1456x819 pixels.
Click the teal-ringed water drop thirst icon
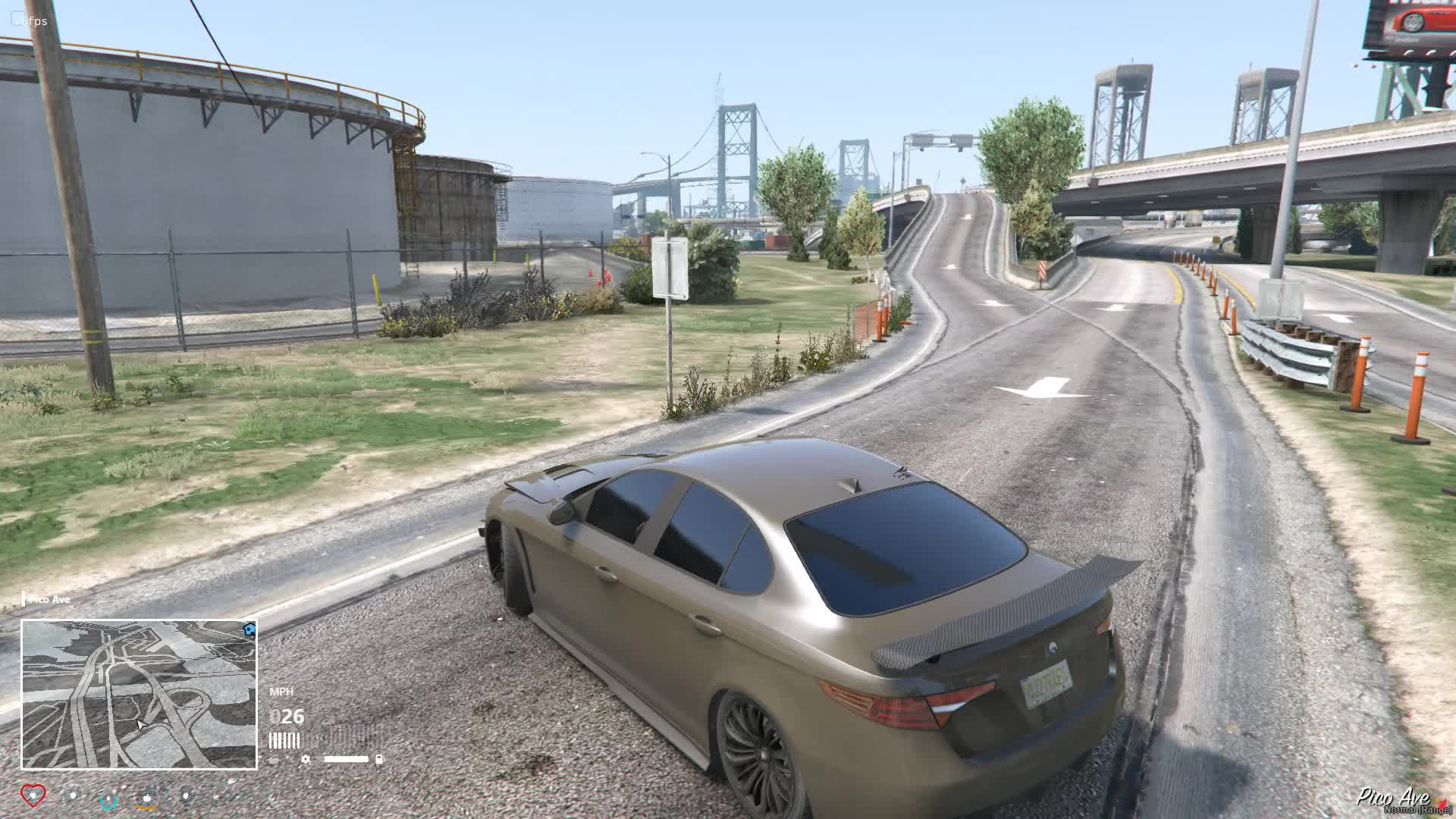pyautogui.click(x=109, y=798)
